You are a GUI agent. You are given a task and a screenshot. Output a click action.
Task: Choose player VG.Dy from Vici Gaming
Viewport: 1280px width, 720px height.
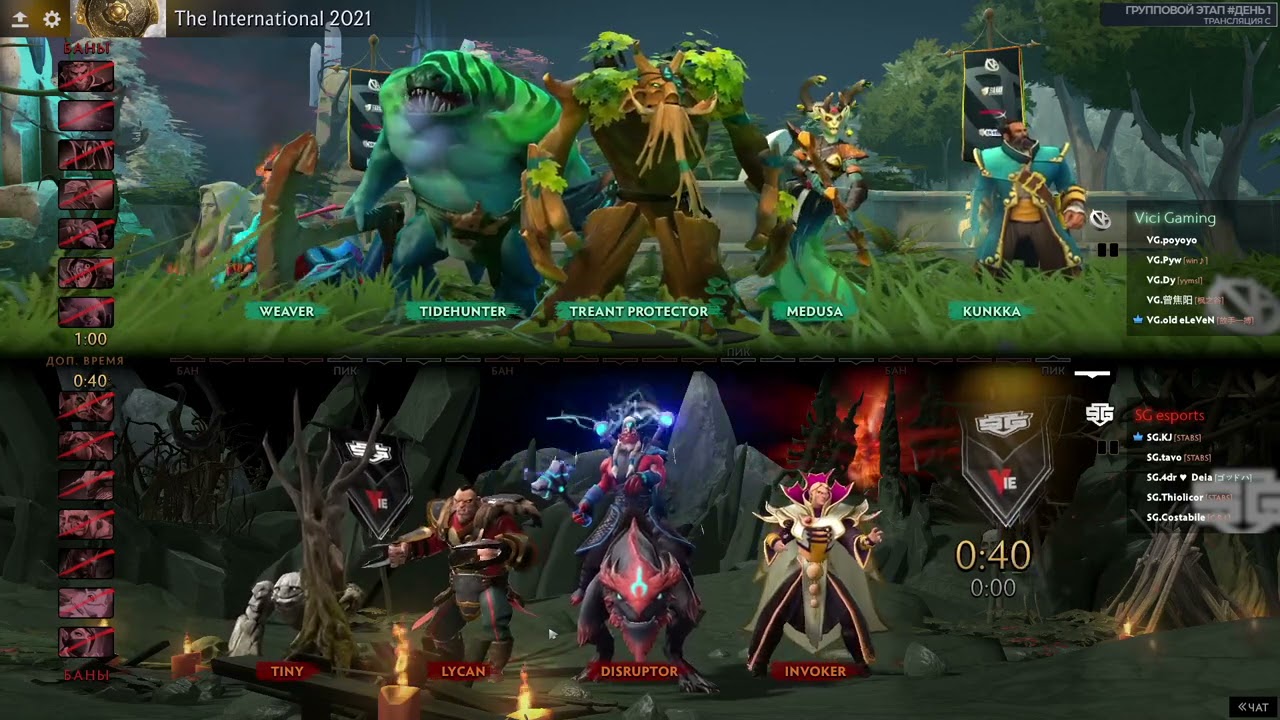click(1160, 280)
